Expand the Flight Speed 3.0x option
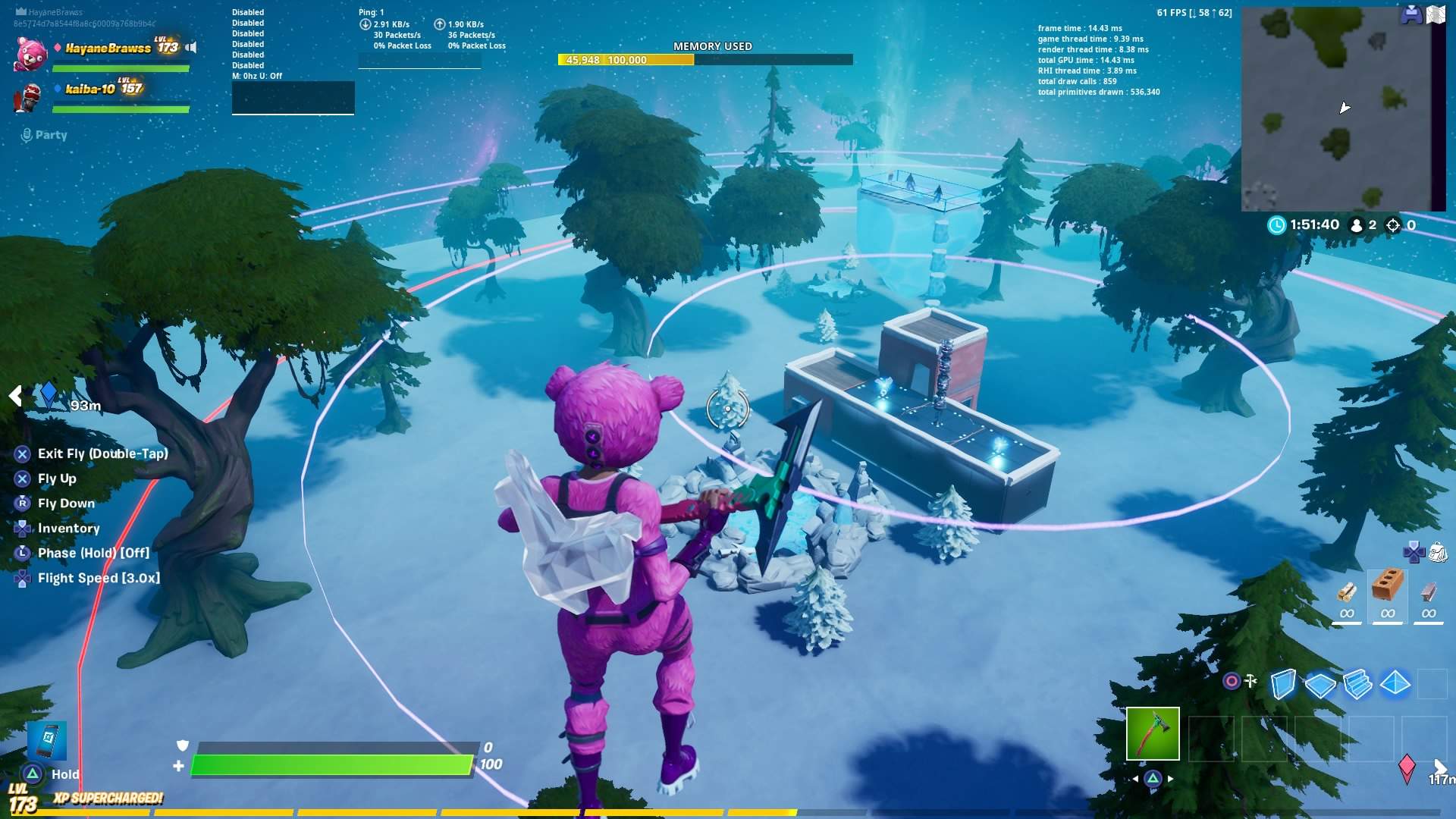 point(99,577)
